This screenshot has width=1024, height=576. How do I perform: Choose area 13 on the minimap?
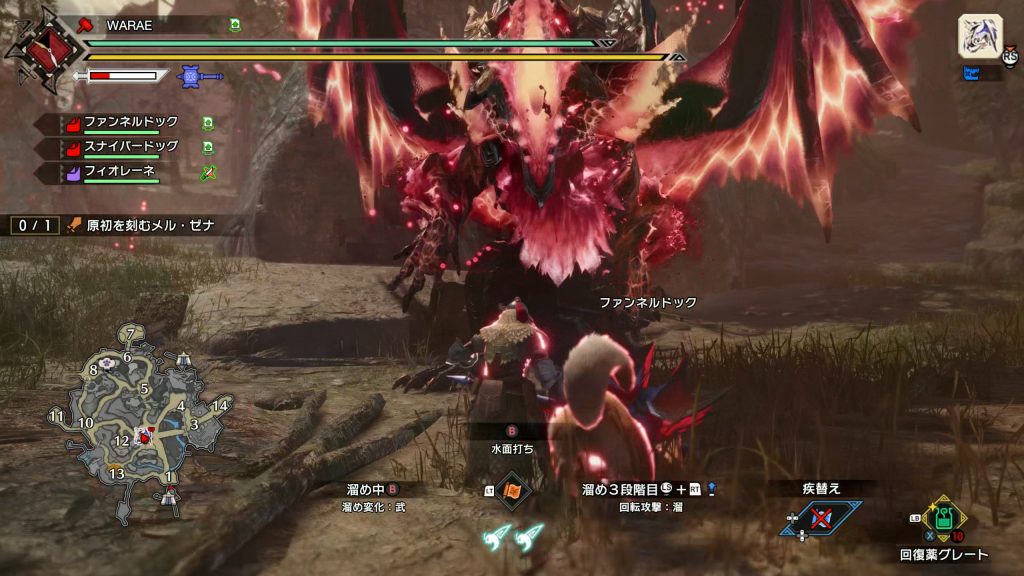(116, 472)
